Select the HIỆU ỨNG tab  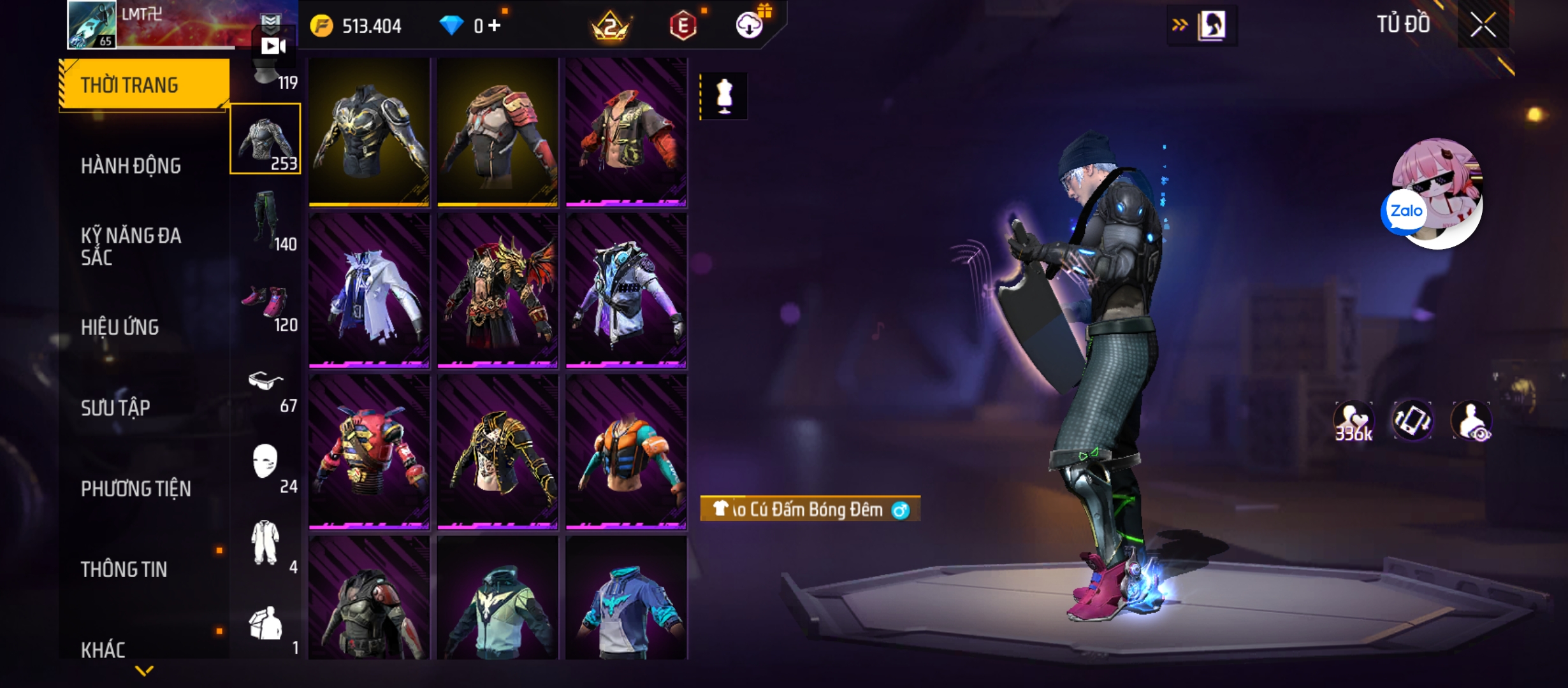120,327
